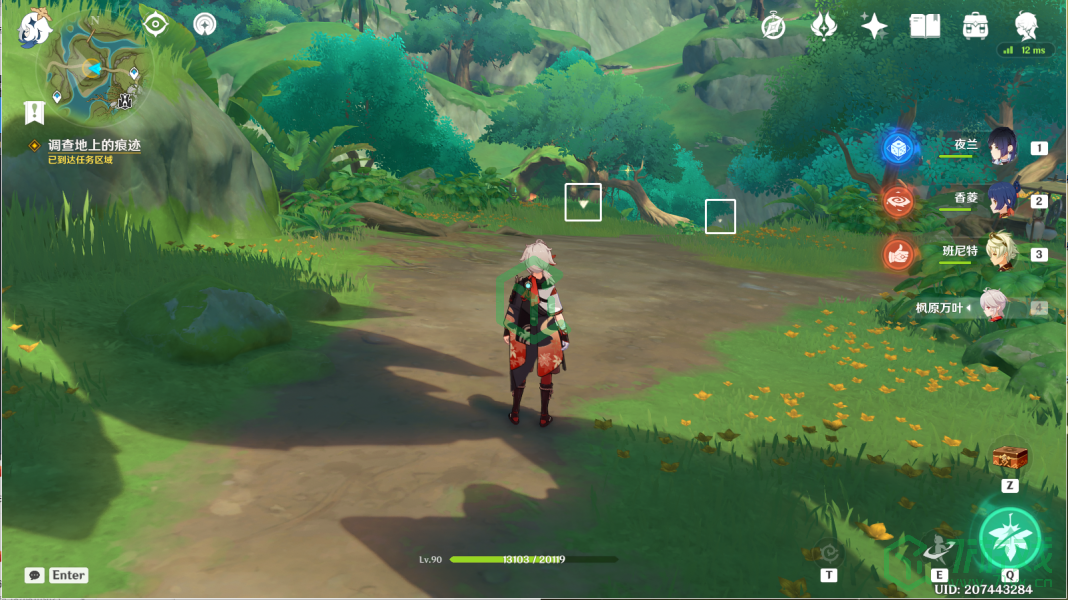Activate the maple leaf Elemental Burst
This screenshot has height=600, width=1068.
click(1009, 538)
